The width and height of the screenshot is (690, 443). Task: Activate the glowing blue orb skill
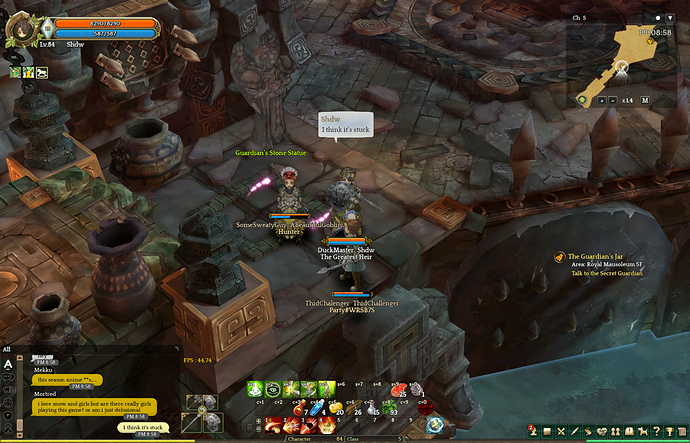pyautogui.click(x=434, y=424)
